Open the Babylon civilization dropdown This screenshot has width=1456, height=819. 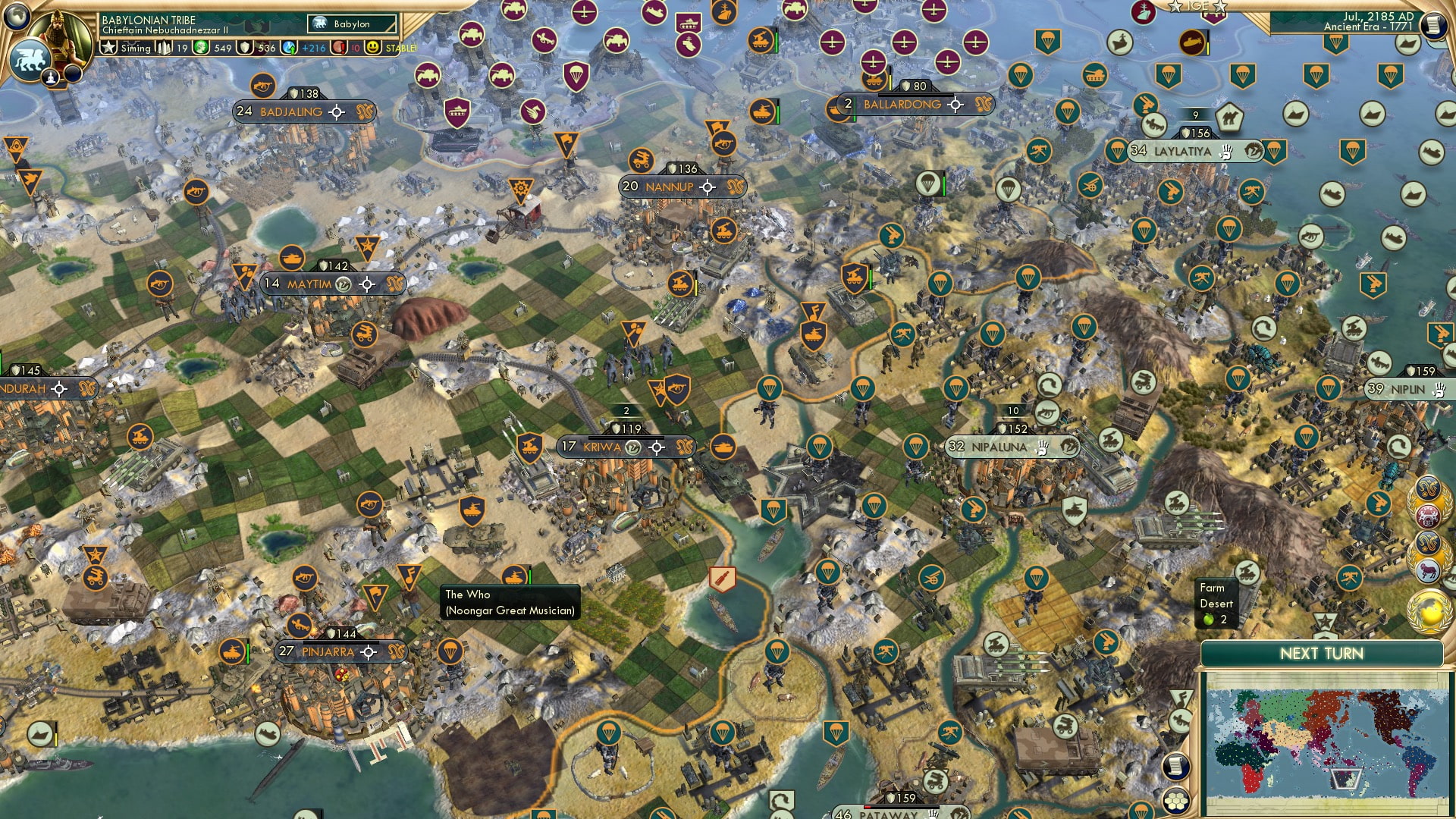(350, 24)
